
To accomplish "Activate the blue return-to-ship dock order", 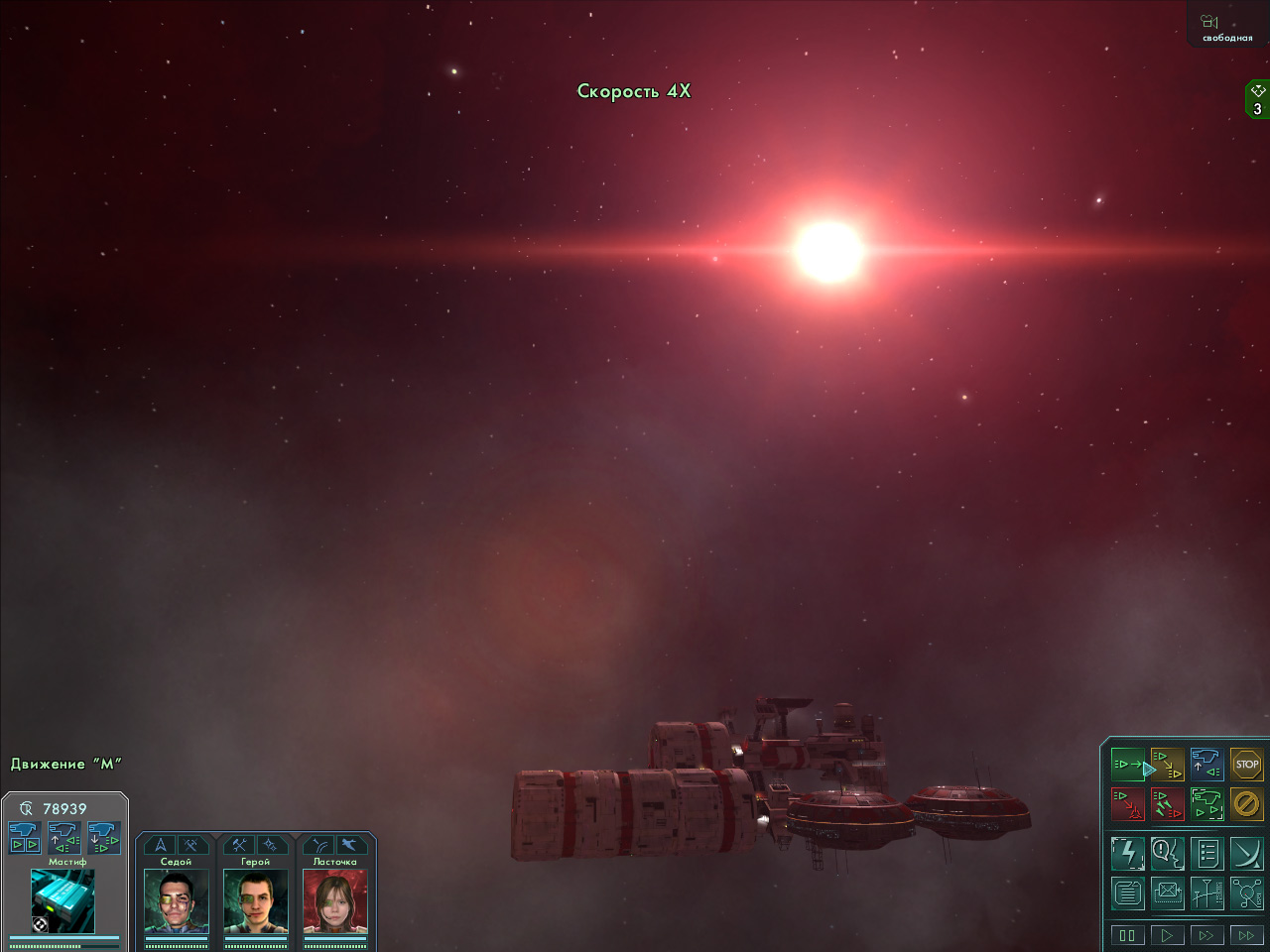I will pyautogui.click(x=1206, y=765).
